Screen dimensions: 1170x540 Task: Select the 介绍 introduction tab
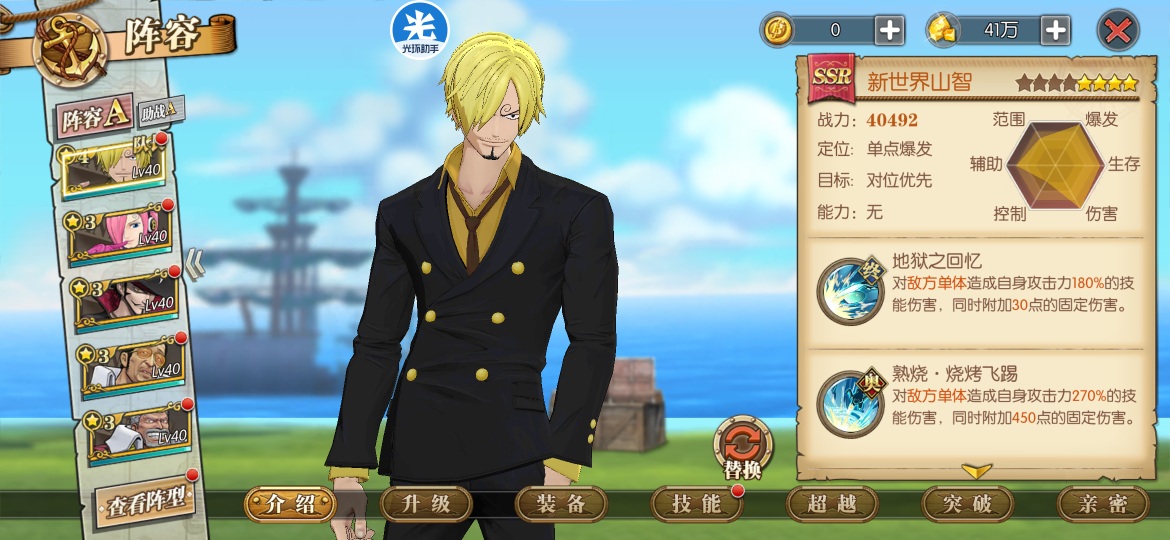click(x=291, y=504)
